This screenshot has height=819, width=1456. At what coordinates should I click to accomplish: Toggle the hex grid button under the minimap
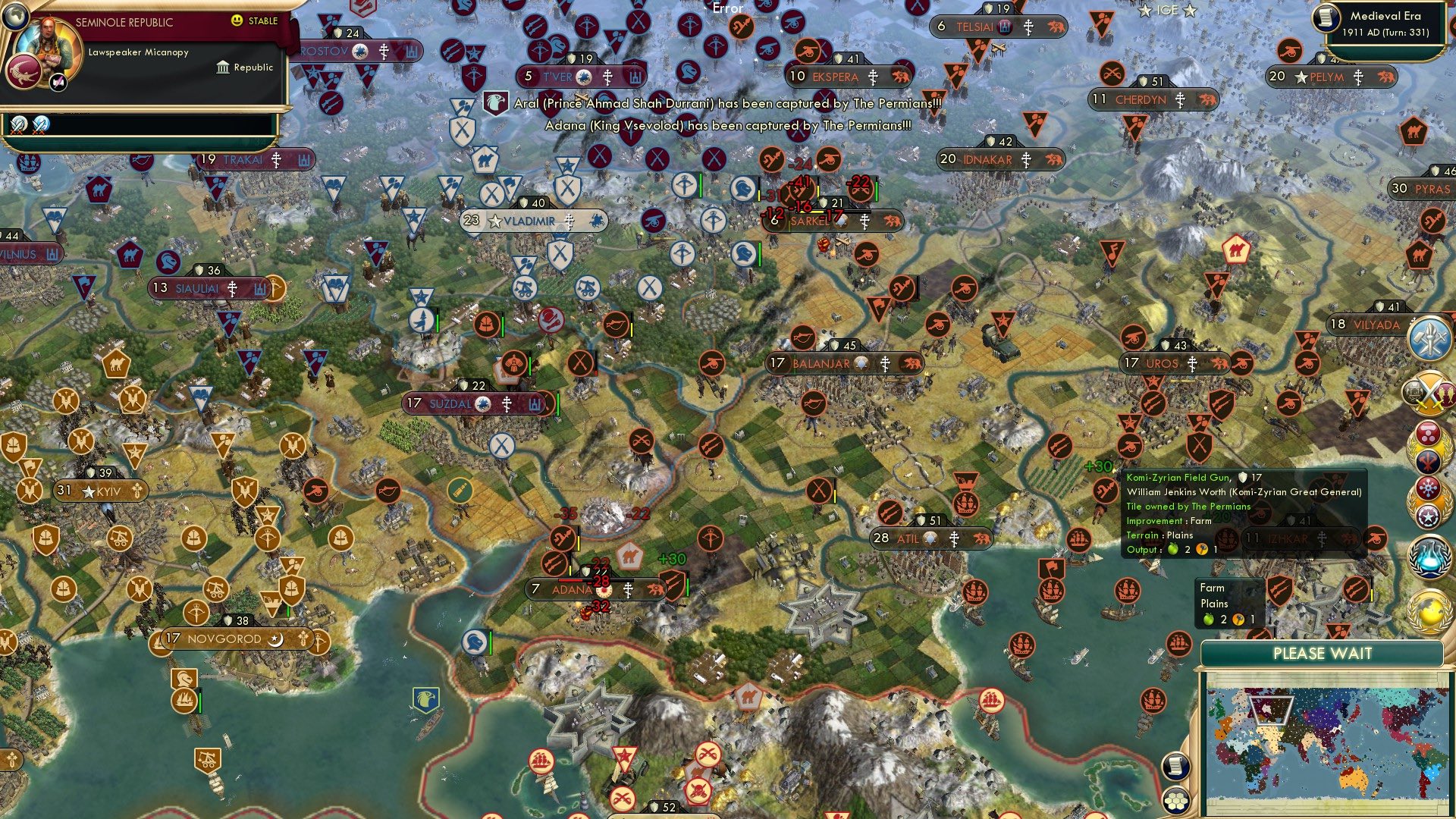click(x=1176, y=799)
